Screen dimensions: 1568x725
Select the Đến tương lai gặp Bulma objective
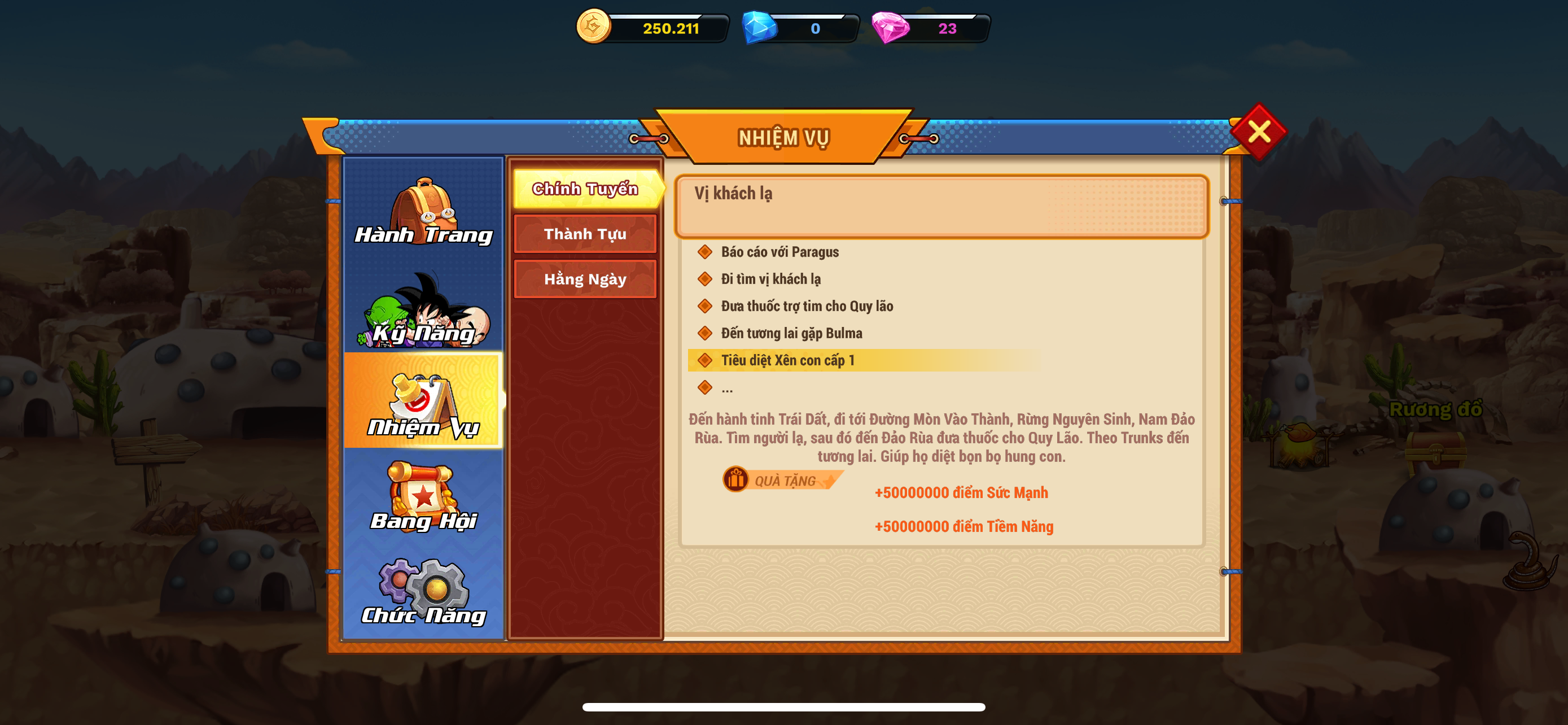(791, 333)
